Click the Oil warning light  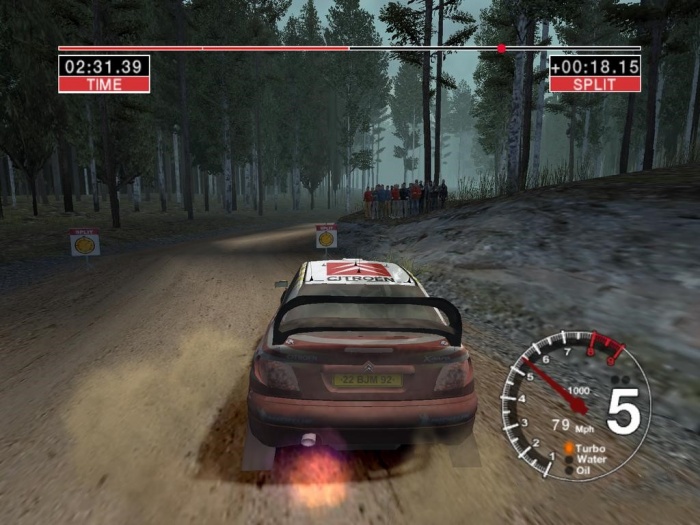click(x=569, y=469)
